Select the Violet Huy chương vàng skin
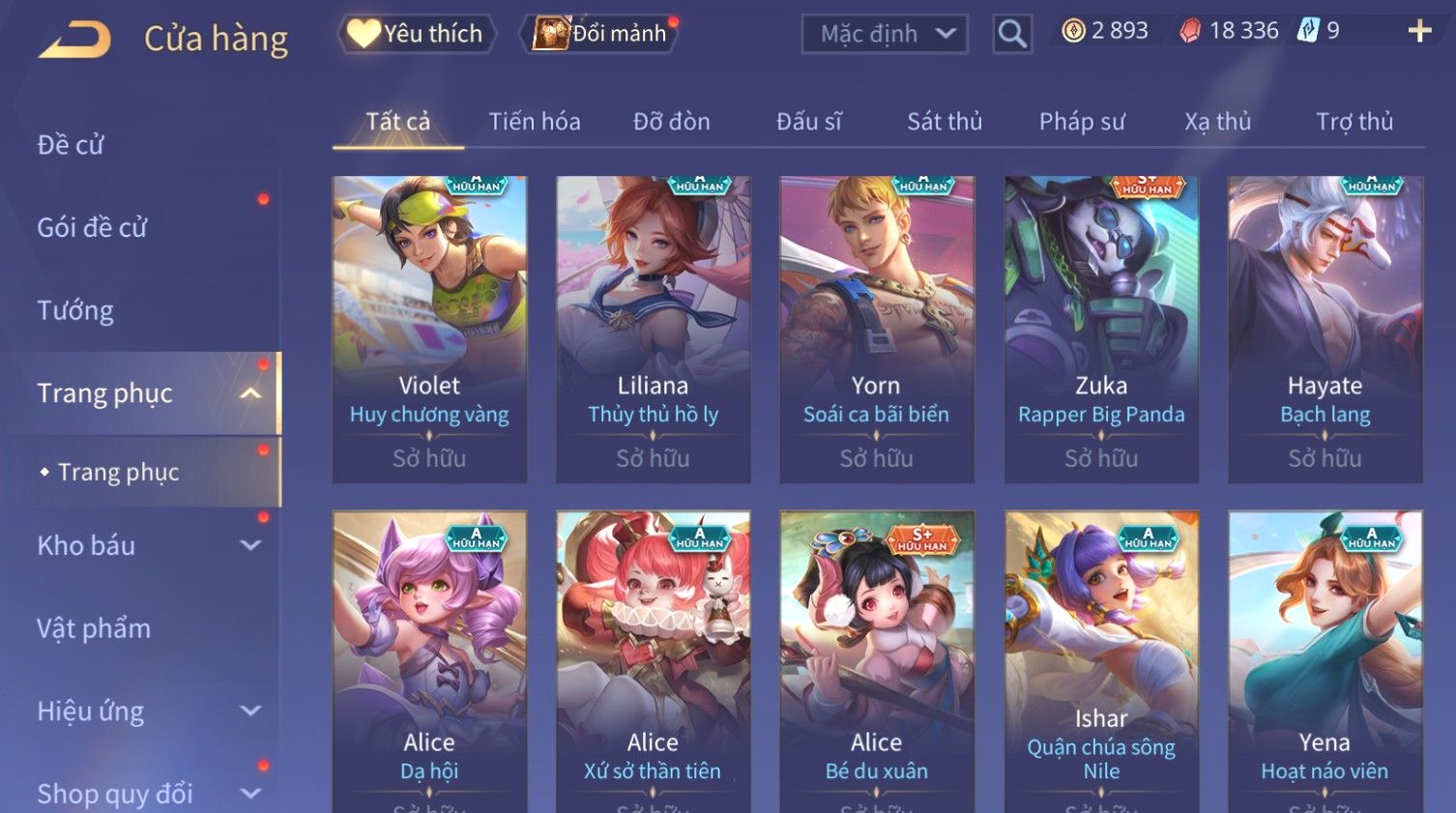The image size is (1456, 813). pyautogui.click(x=429, y=329)
